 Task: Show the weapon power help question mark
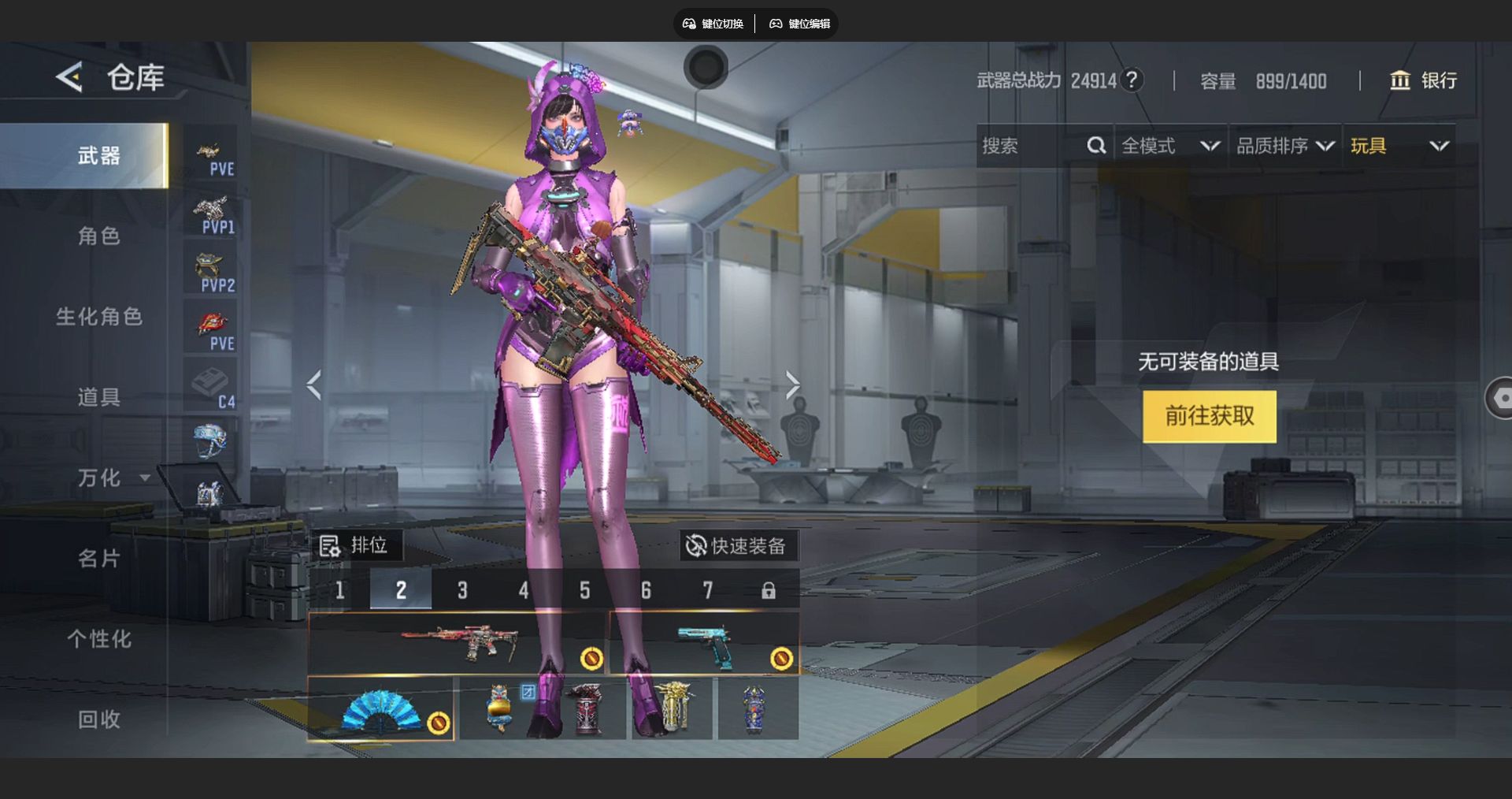coord(1132,80)
